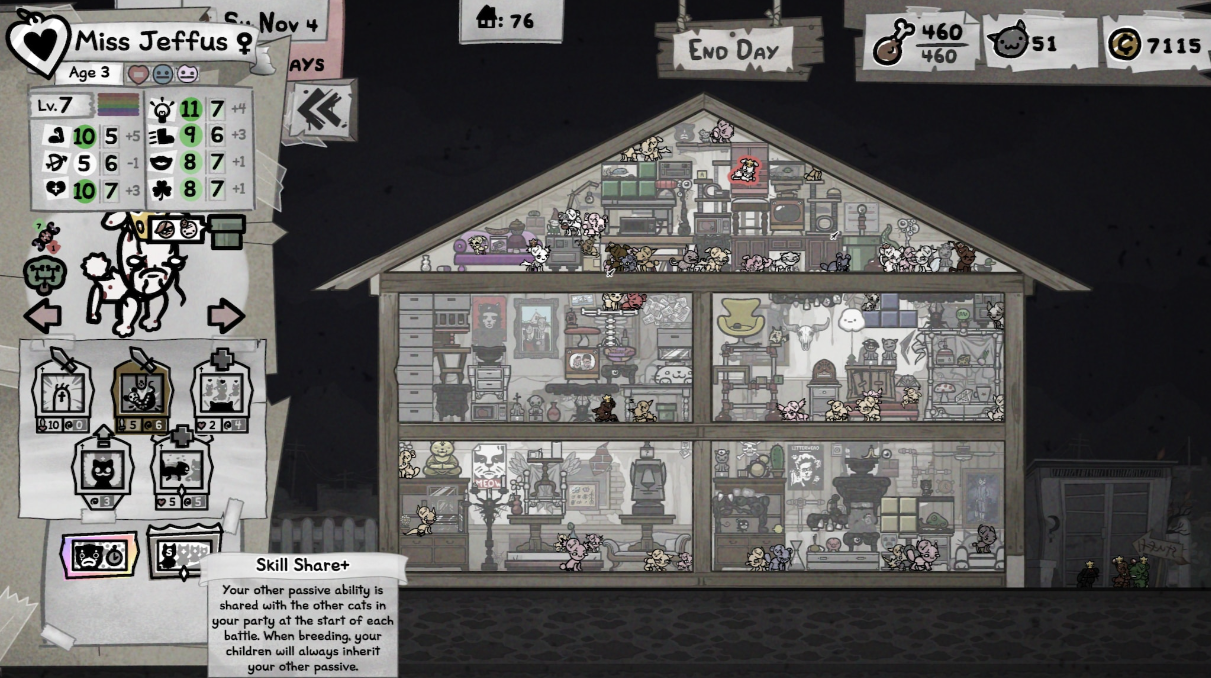This screenshot has width=1211, height=678.
Task: Select the smiling black cat ability card
Action: pyautogui.click(x=103, y=468)
